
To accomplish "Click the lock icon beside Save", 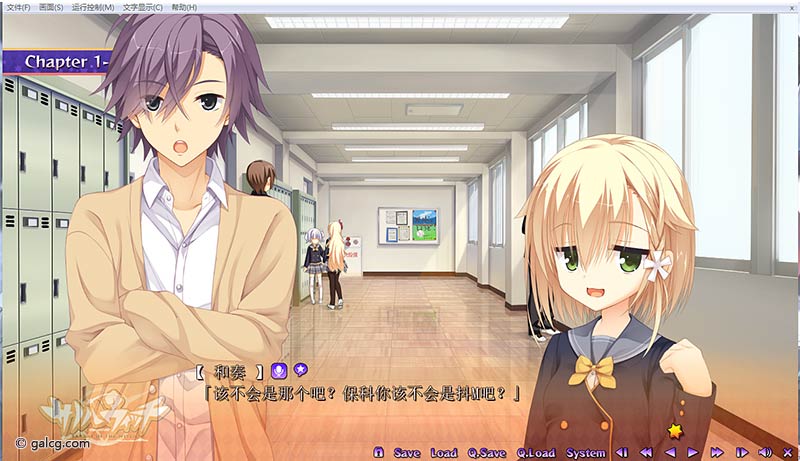I will [378, 453].
